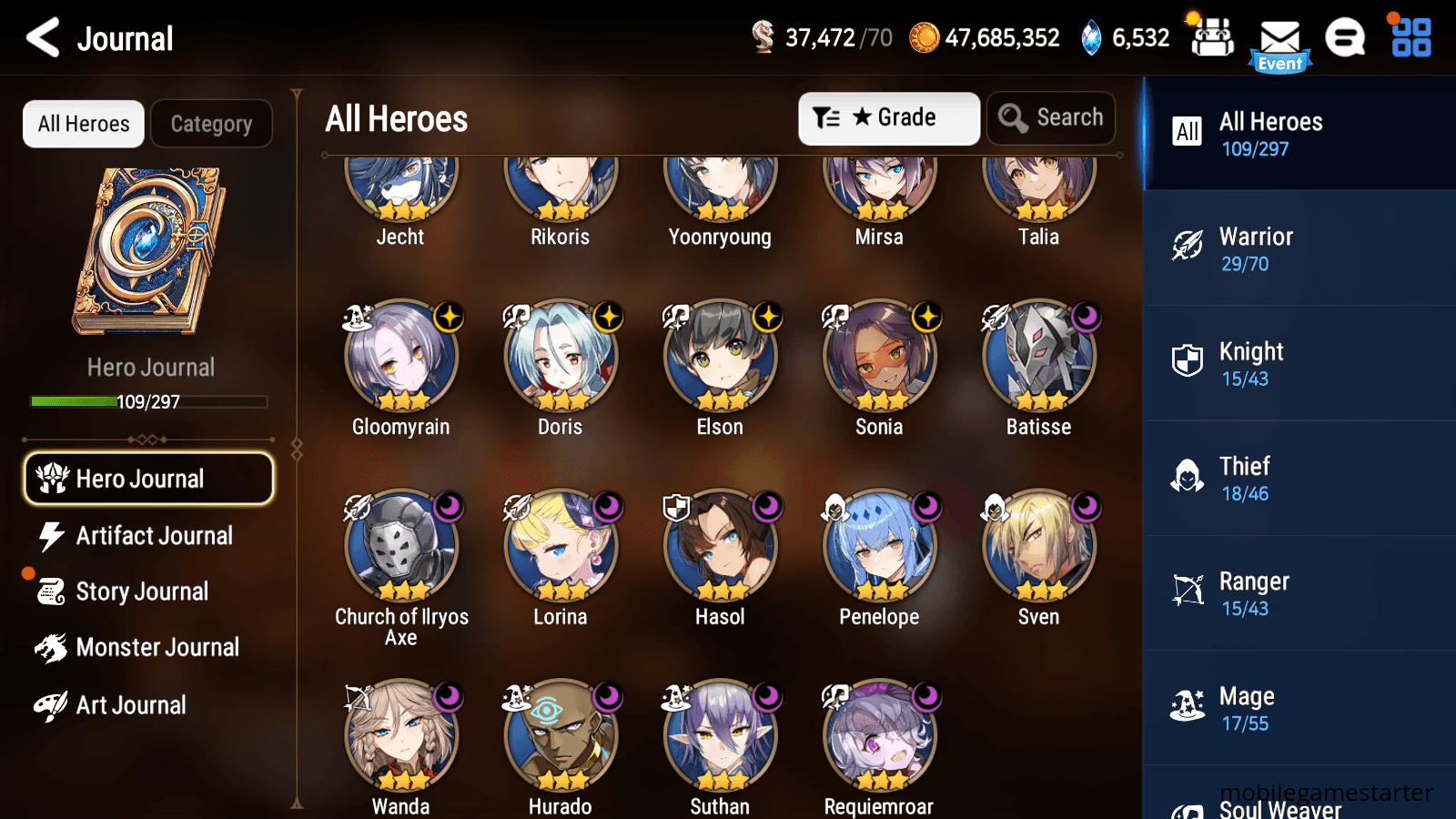
Task: Open the chat bubble icon
Action: tap(1345, 38)
